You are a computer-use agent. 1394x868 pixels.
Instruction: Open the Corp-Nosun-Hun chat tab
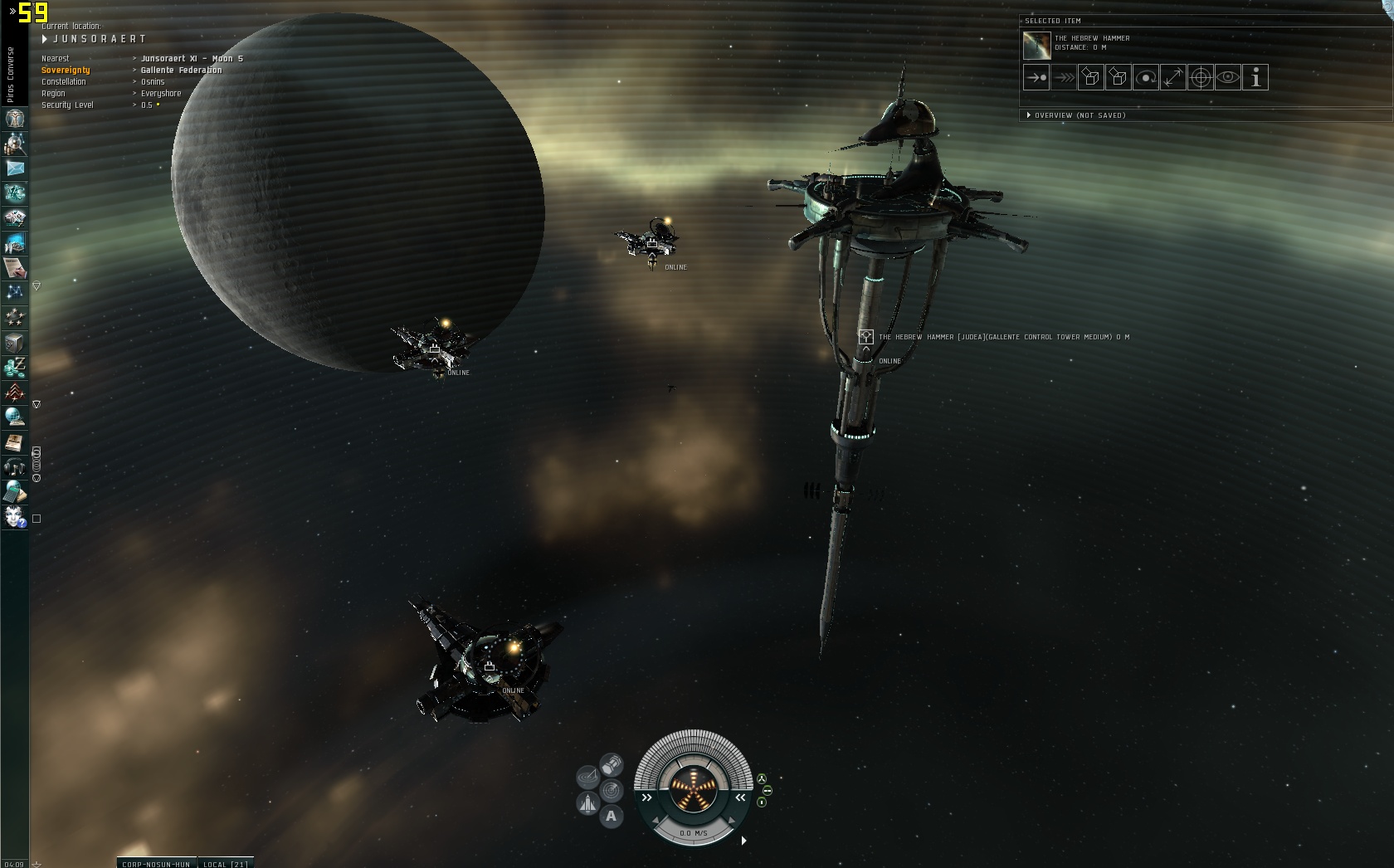click(x=156, y=863)
